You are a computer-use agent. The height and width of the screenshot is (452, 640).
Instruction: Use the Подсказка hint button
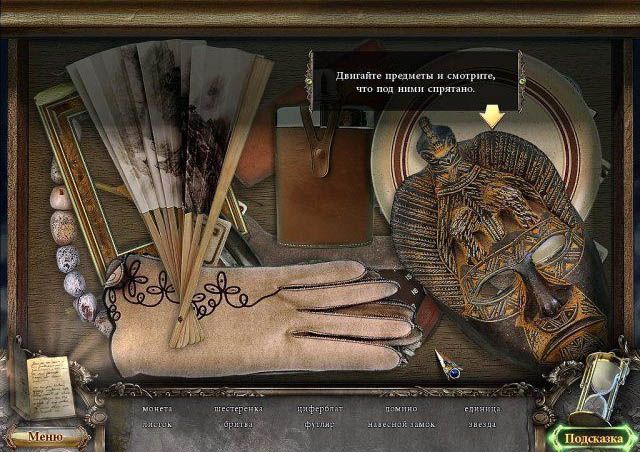click(594, 437)
